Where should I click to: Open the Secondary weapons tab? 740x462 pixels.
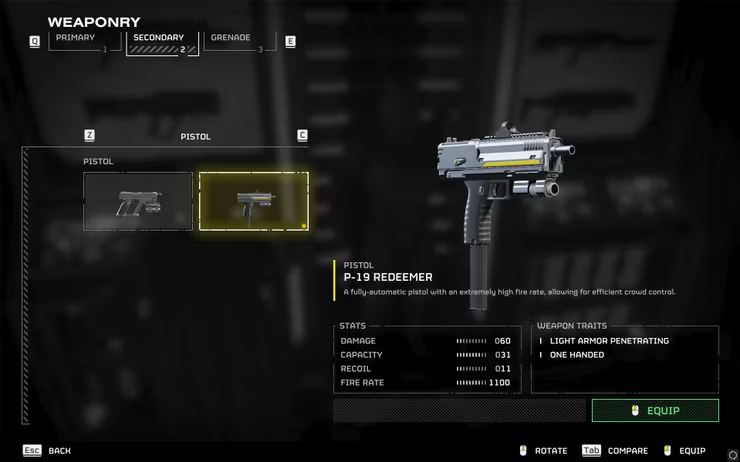point(160,42)
